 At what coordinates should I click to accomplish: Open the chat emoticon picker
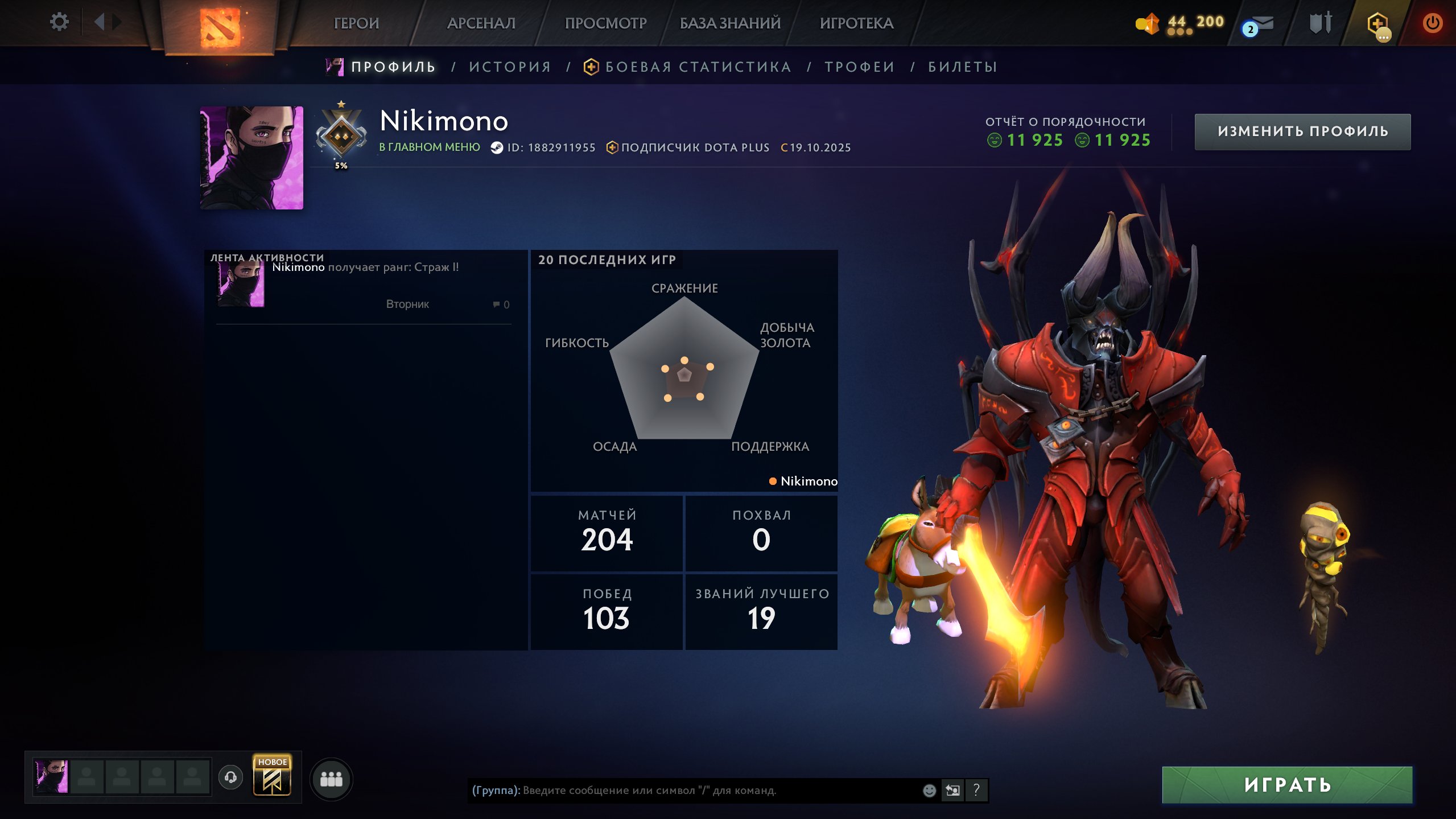point(929,791)
